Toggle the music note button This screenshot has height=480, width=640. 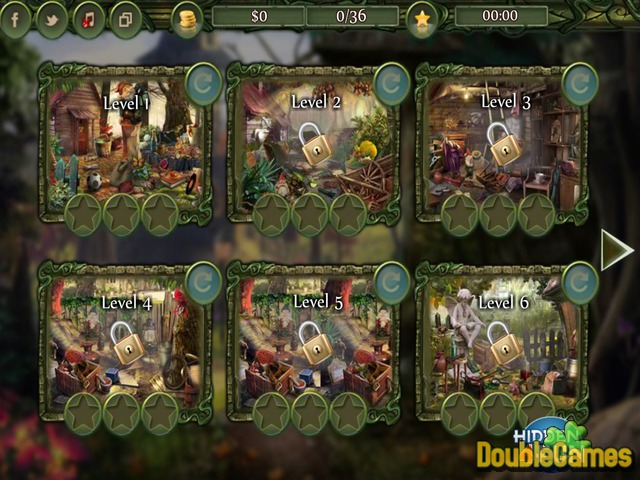pyautogui.click(x=89, y=19)
